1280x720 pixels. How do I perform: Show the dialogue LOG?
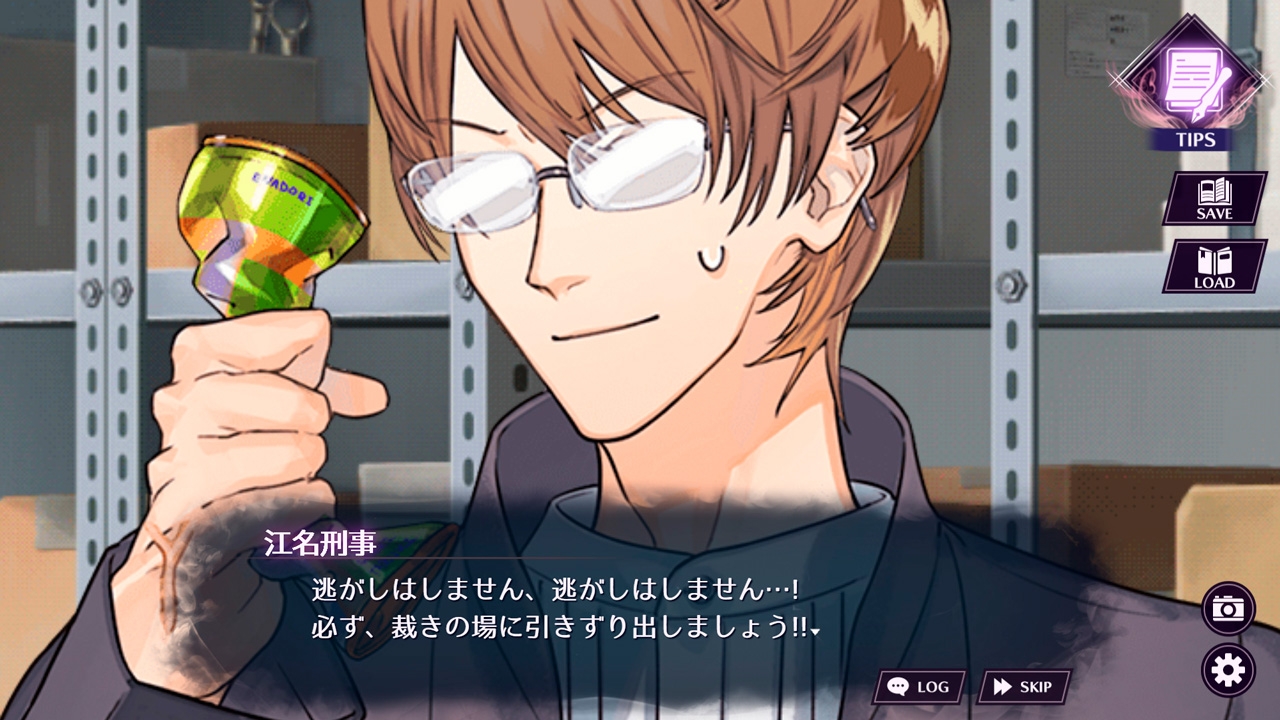(919, 687)
